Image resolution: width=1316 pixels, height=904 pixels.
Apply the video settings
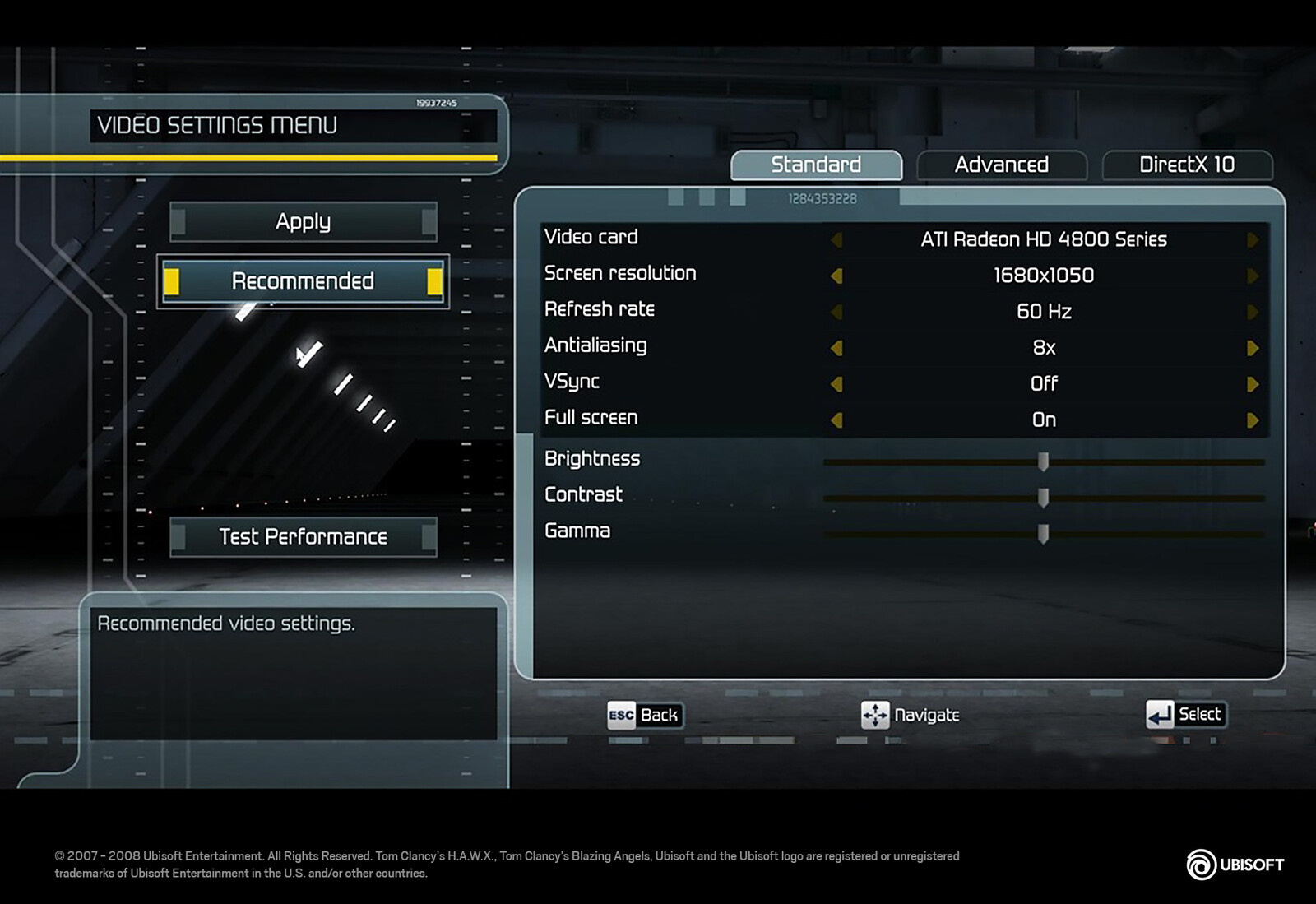[x=303, y=222]
